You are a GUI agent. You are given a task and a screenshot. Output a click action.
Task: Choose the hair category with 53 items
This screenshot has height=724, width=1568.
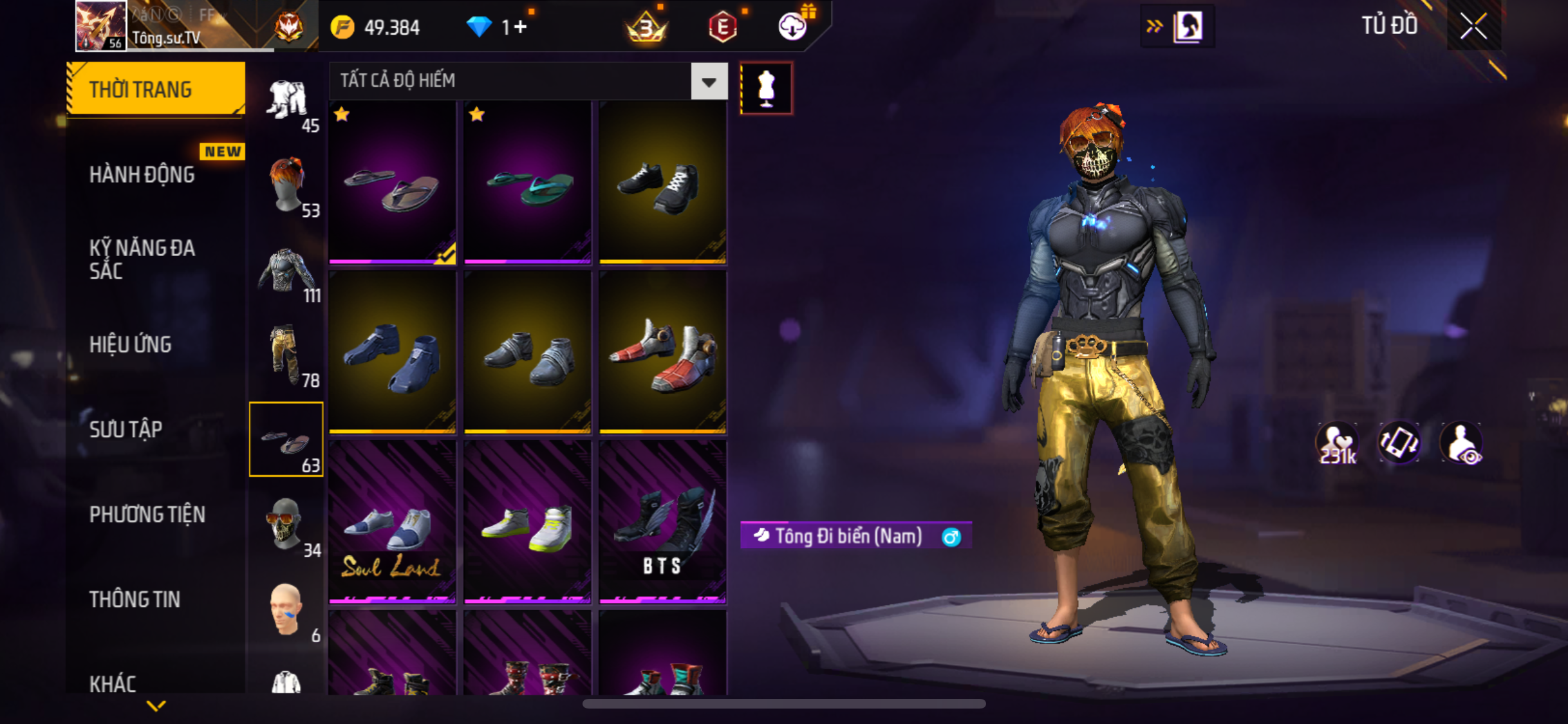pos(287,187)
